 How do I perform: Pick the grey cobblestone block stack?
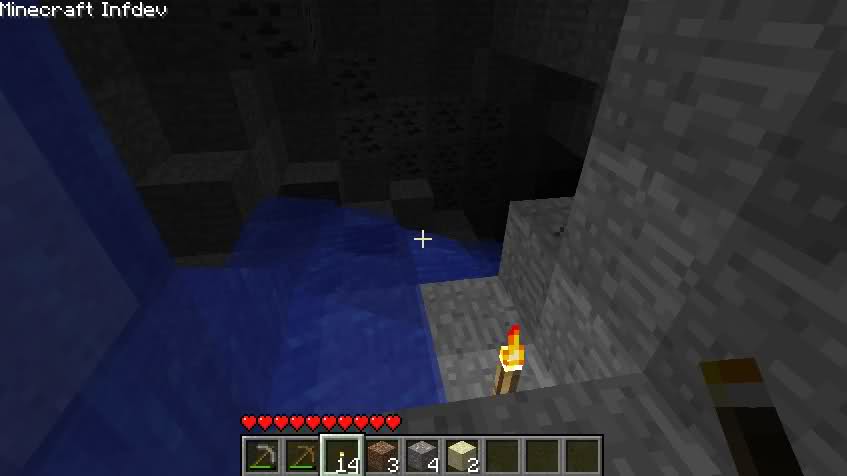421,456
